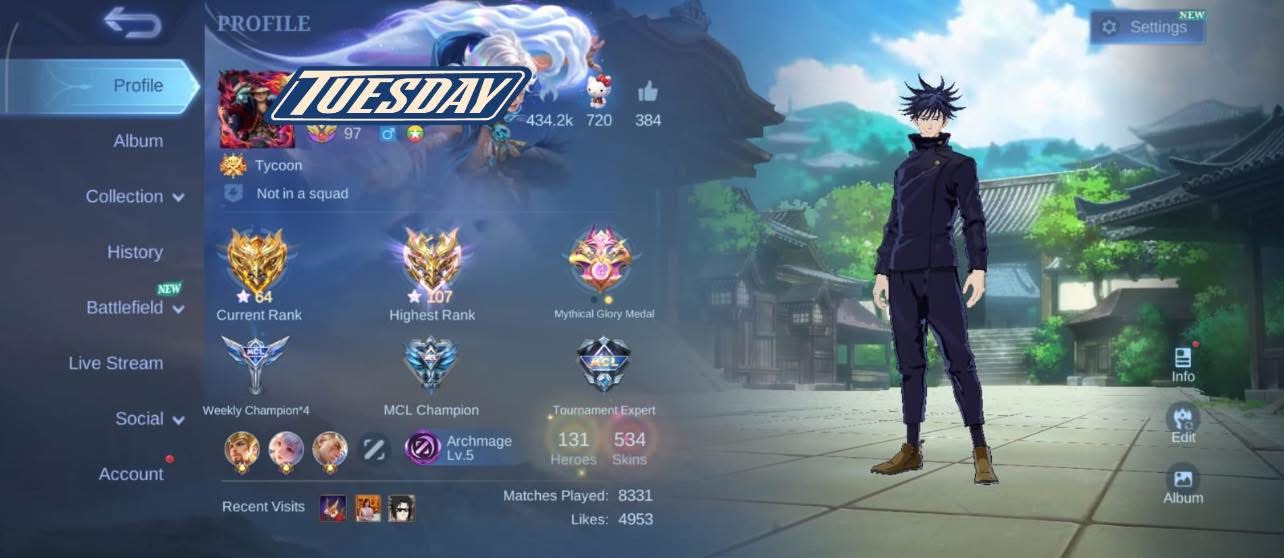The height and width of the screenshot is (558, 1284).
Task: Show the 534 Skins collection
Action: coord(630,446)
